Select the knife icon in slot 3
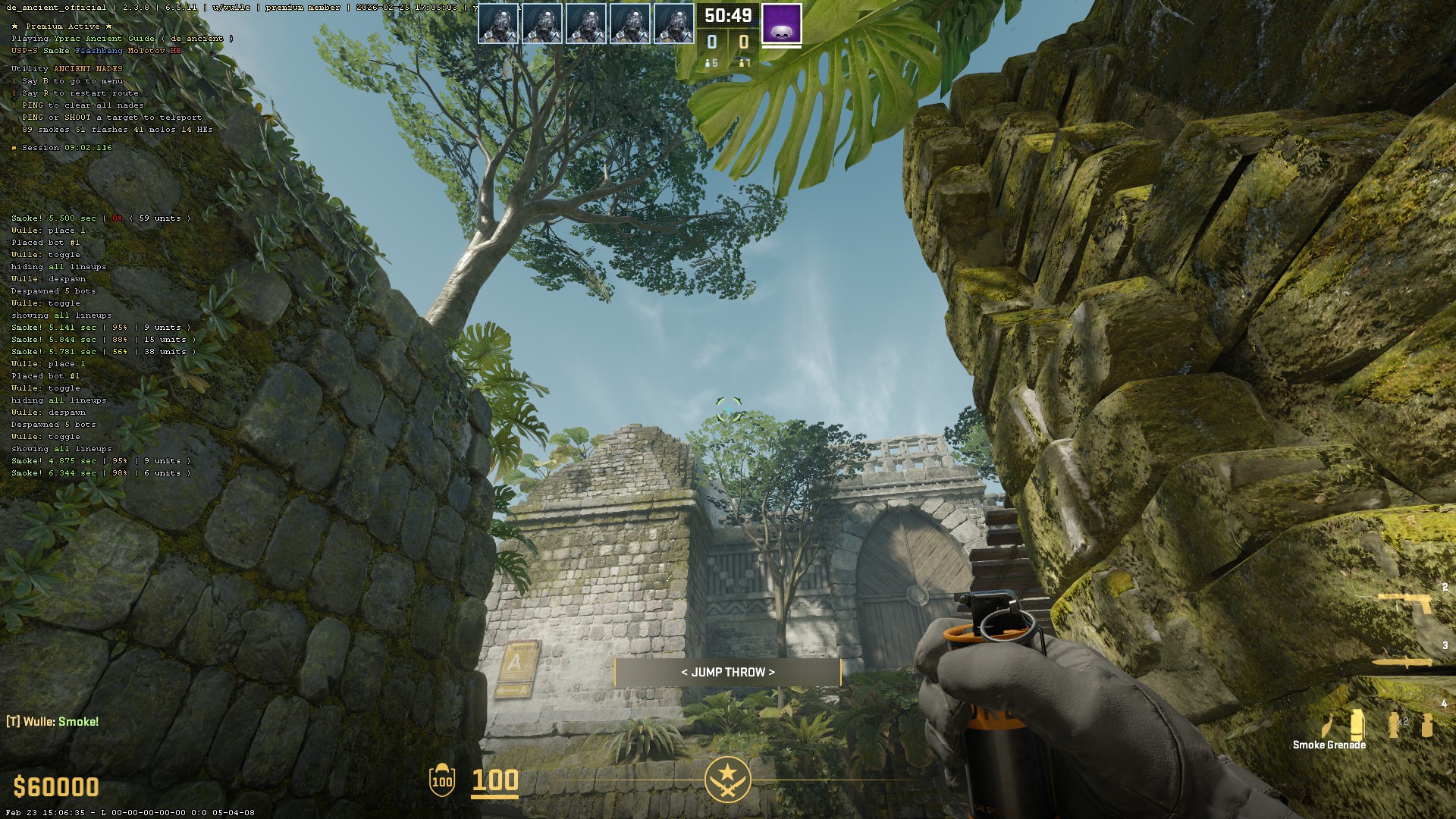Viewport: 1456px width, 819px height. pos(1401,661)
